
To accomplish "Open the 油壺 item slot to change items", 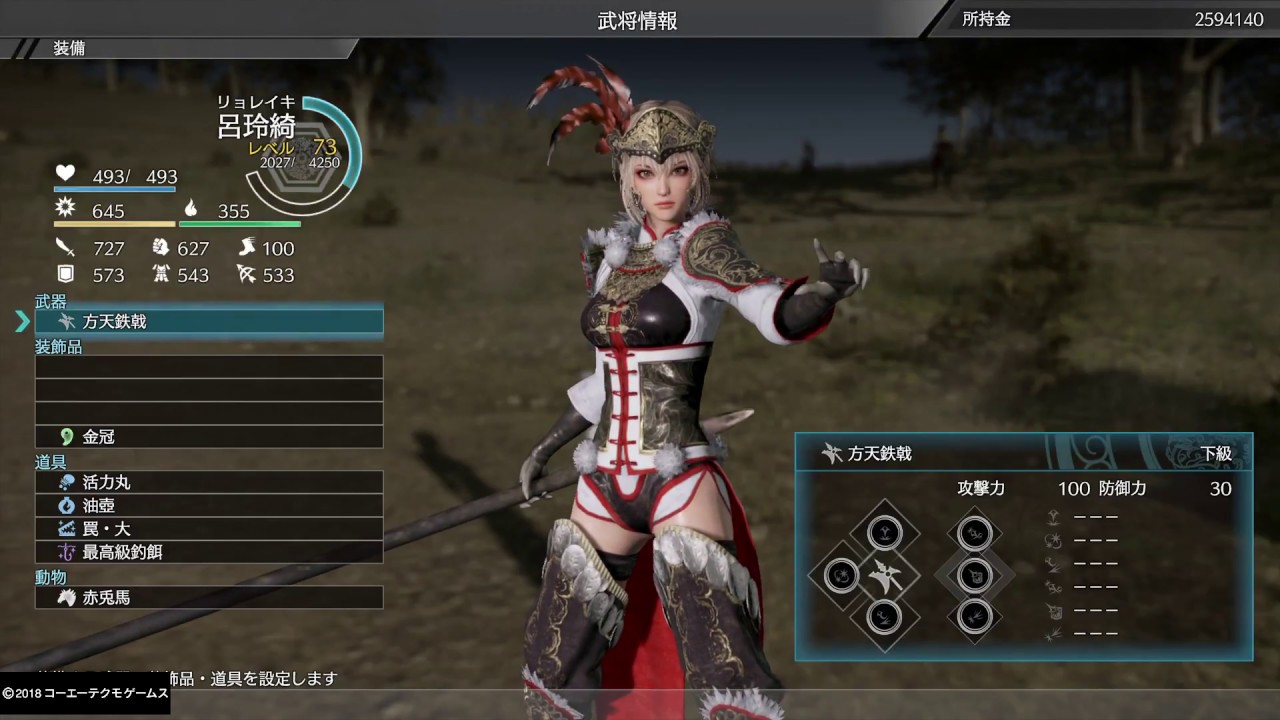I will point(209,505).
